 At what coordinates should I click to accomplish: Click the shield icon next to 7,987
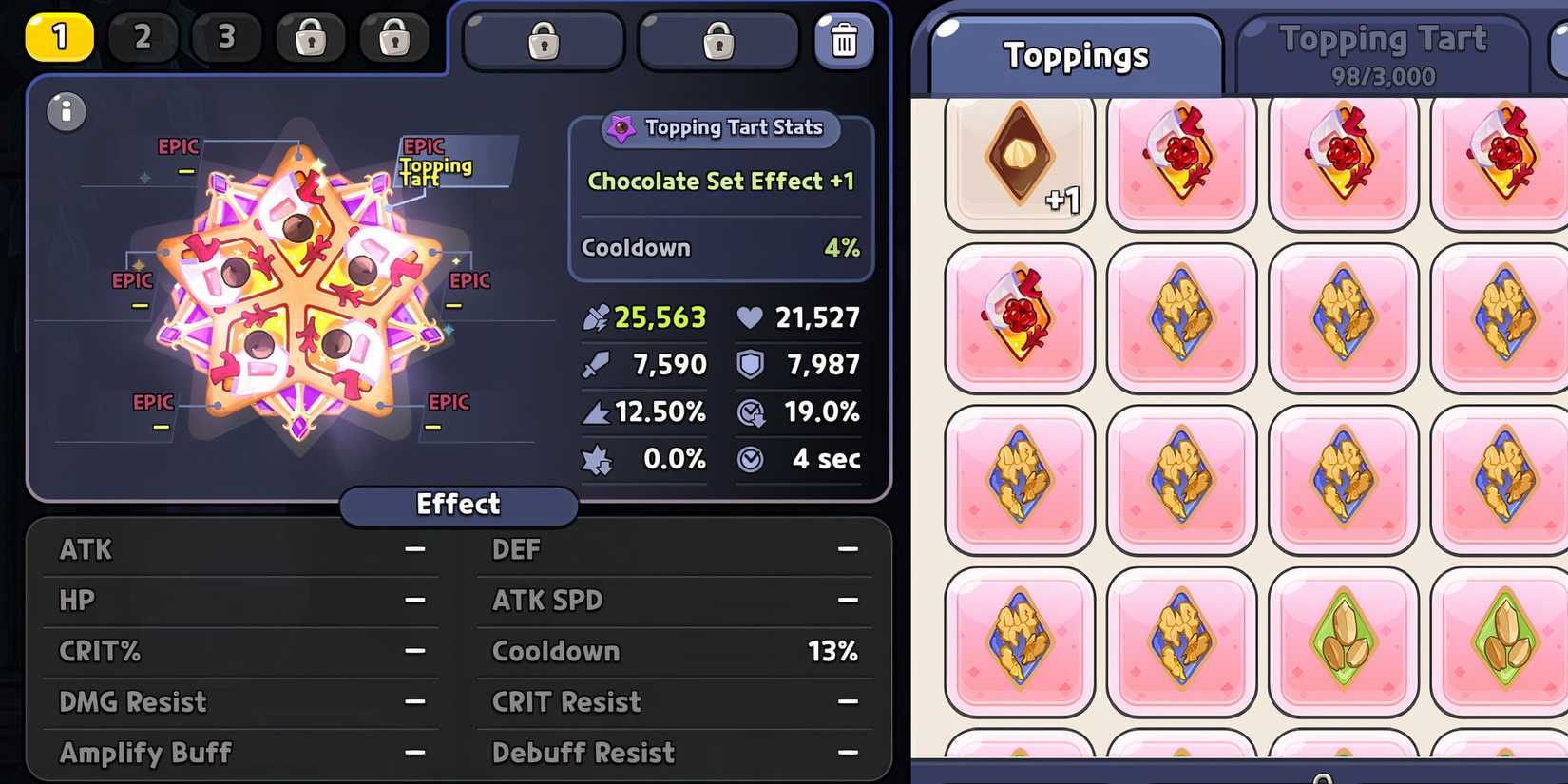(x=751, y=364)
